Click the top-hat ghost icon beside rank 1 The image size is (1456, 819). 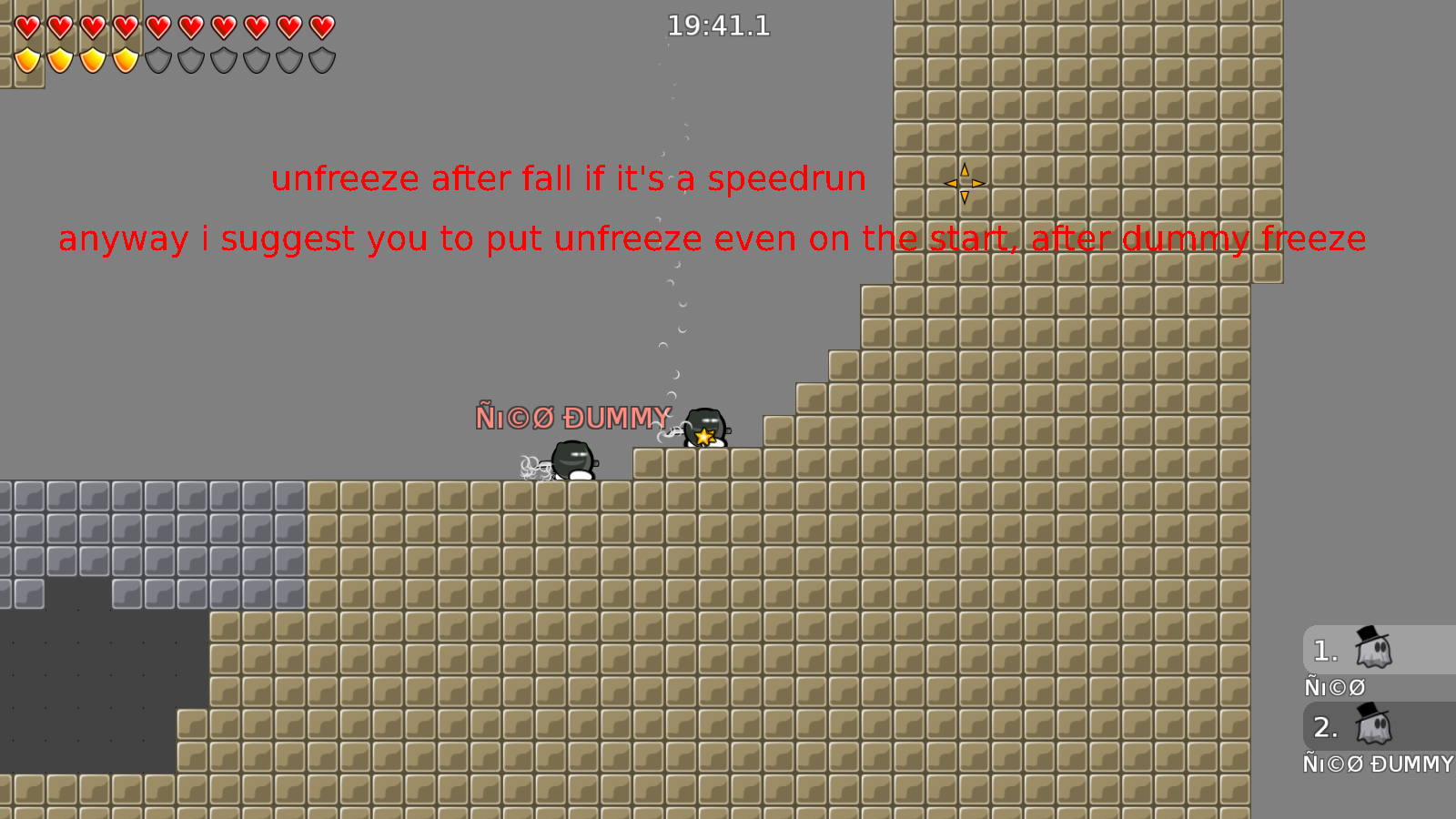coord(1374,650)
